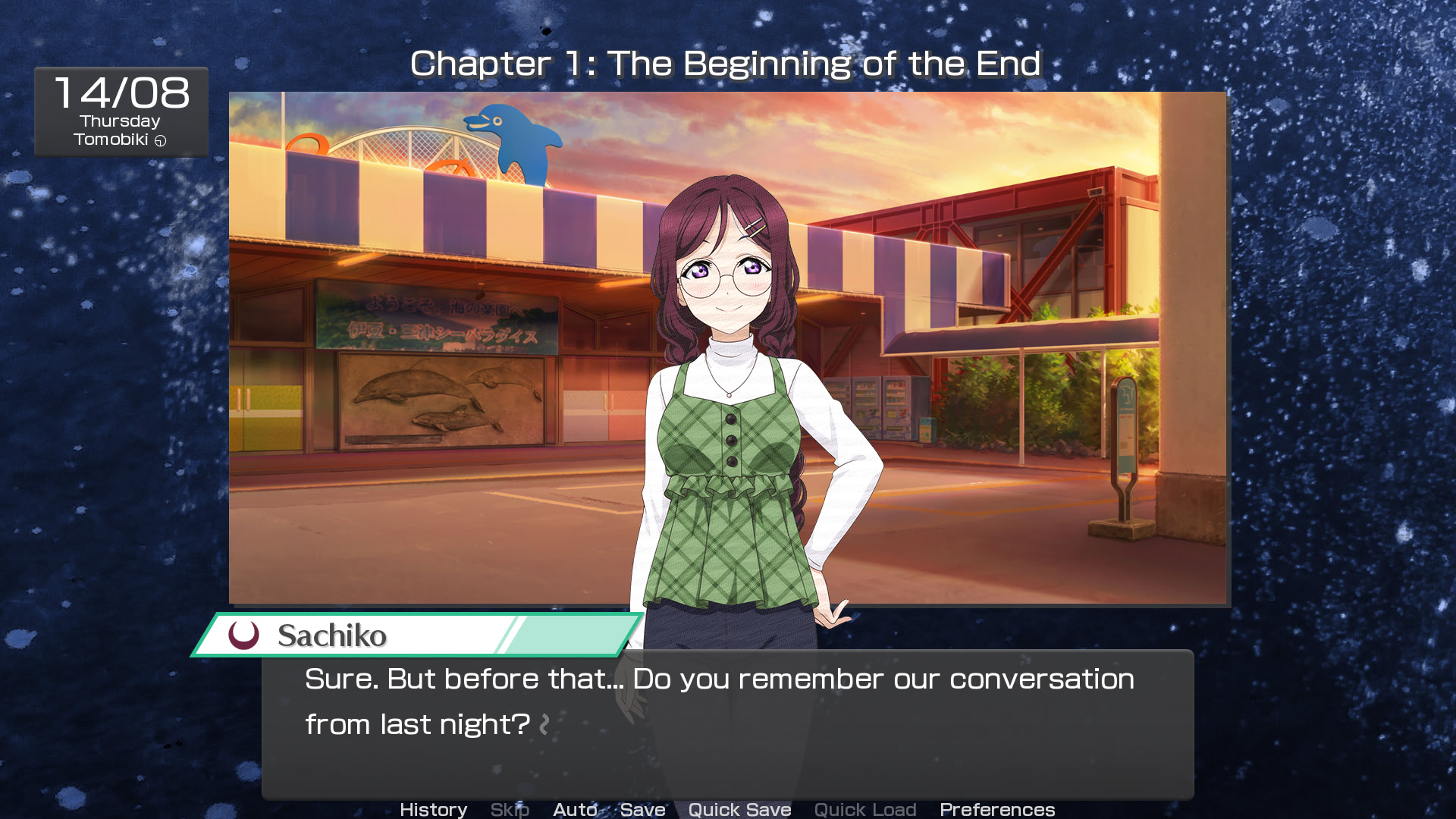Click the Tomobiki info icon
The height and width of the screenshot is (819, 1456).
point(160,140)
